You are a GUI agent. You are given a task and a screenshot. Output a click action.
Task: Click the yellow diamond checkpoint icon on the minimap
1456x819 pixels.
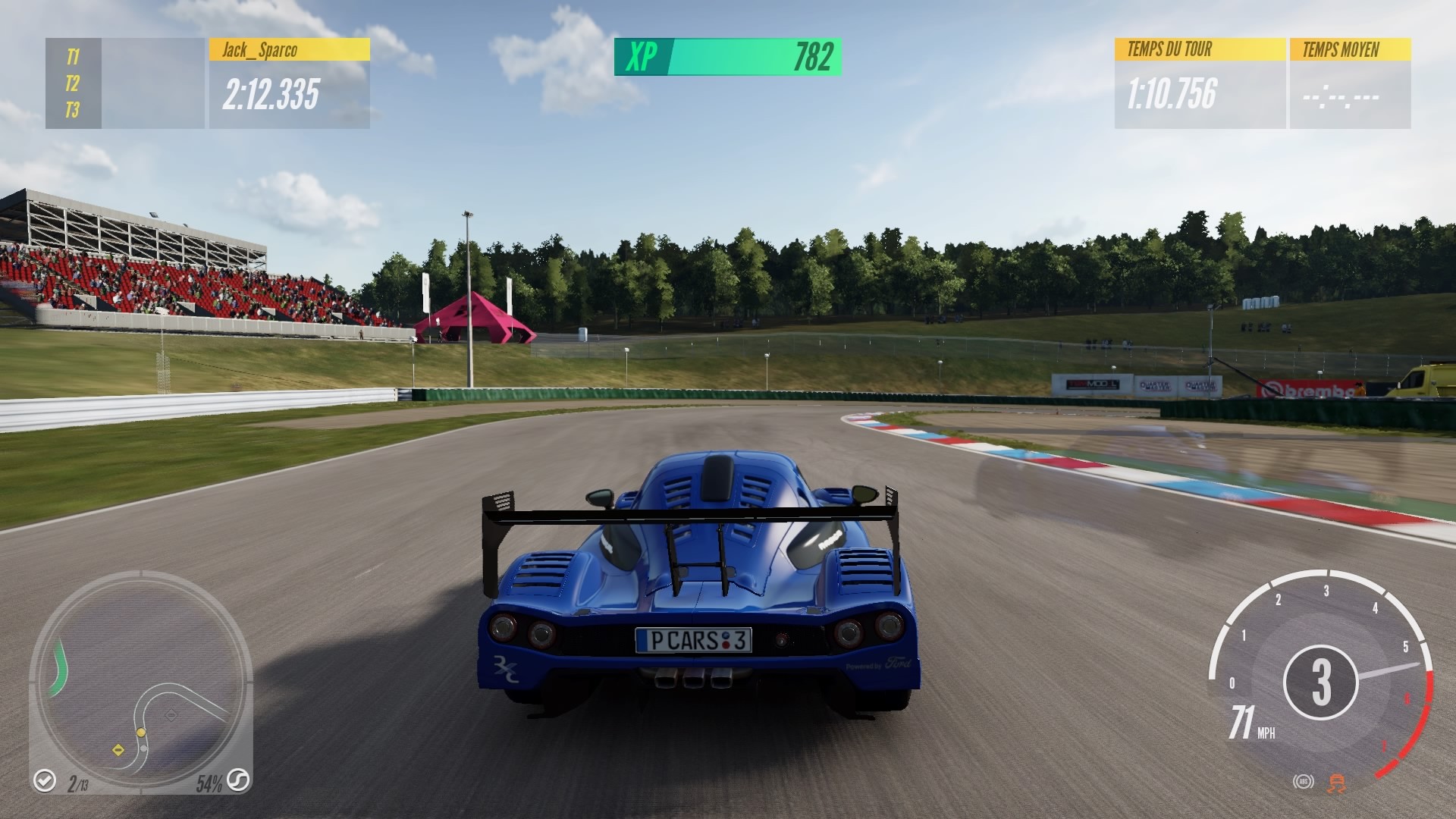point(118,750)
